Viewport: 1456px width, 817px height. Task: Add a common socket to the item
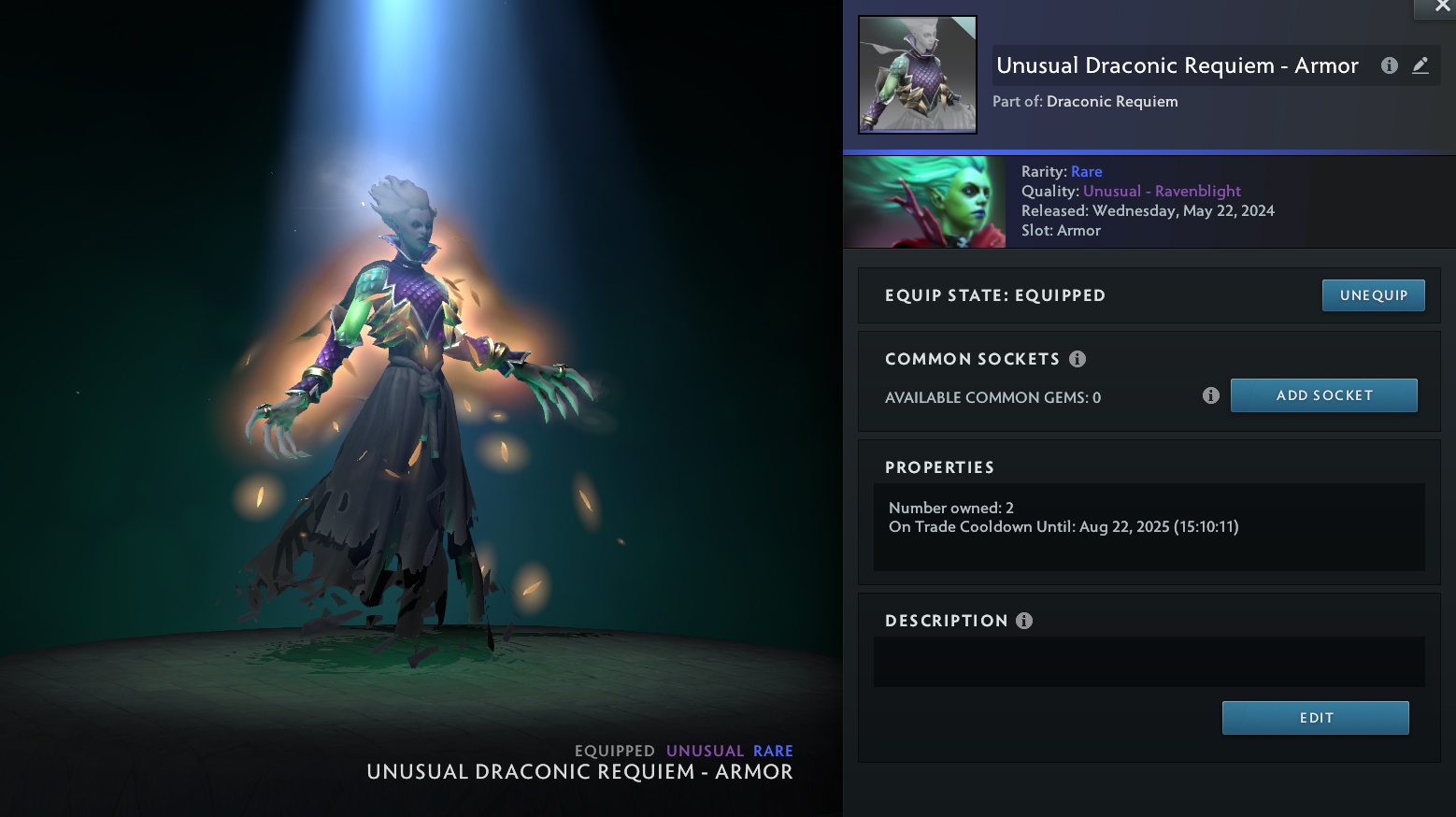tap(1323, 395)
